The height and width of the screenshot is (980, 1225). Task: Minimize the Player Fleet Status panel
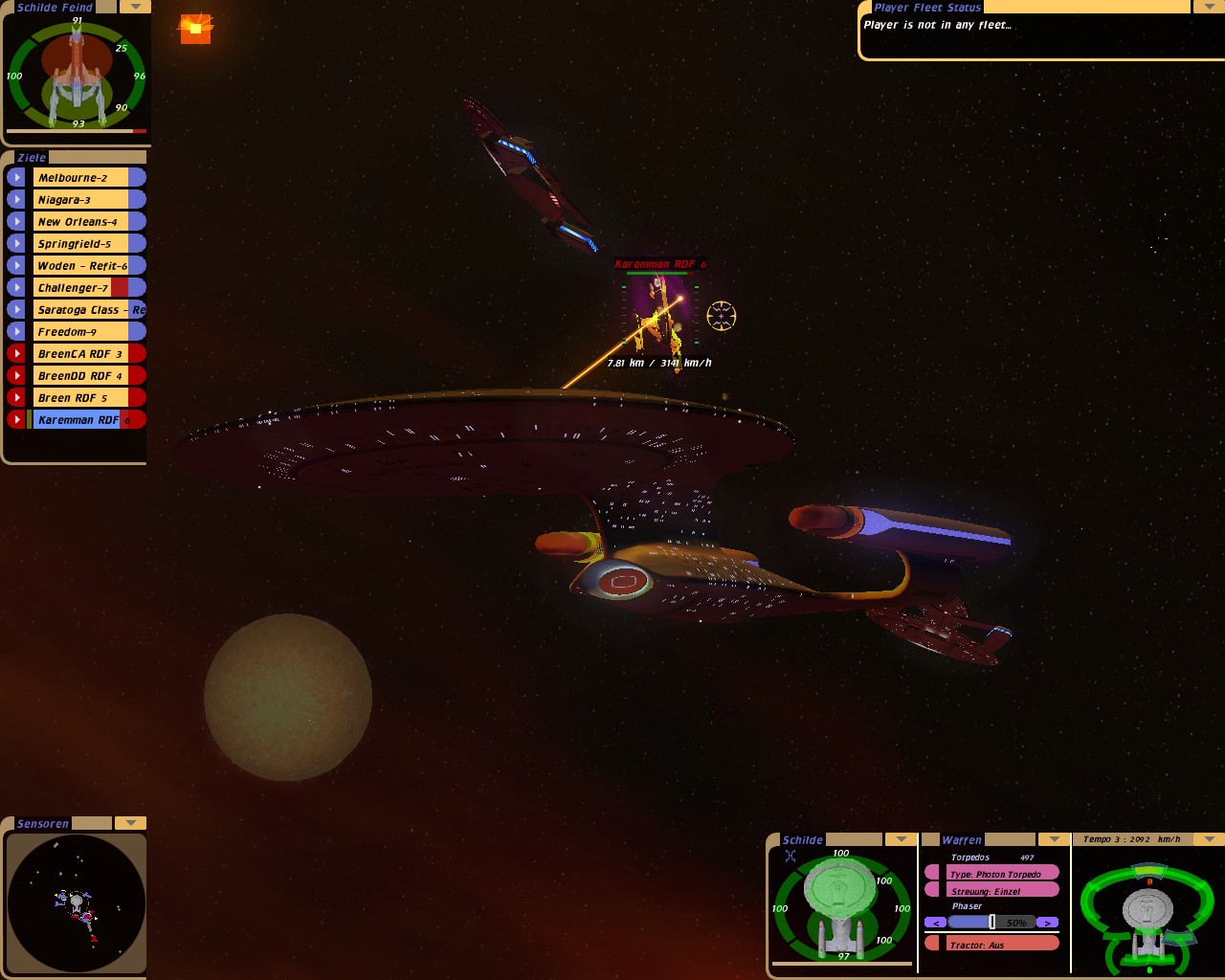click(1208, 7)
